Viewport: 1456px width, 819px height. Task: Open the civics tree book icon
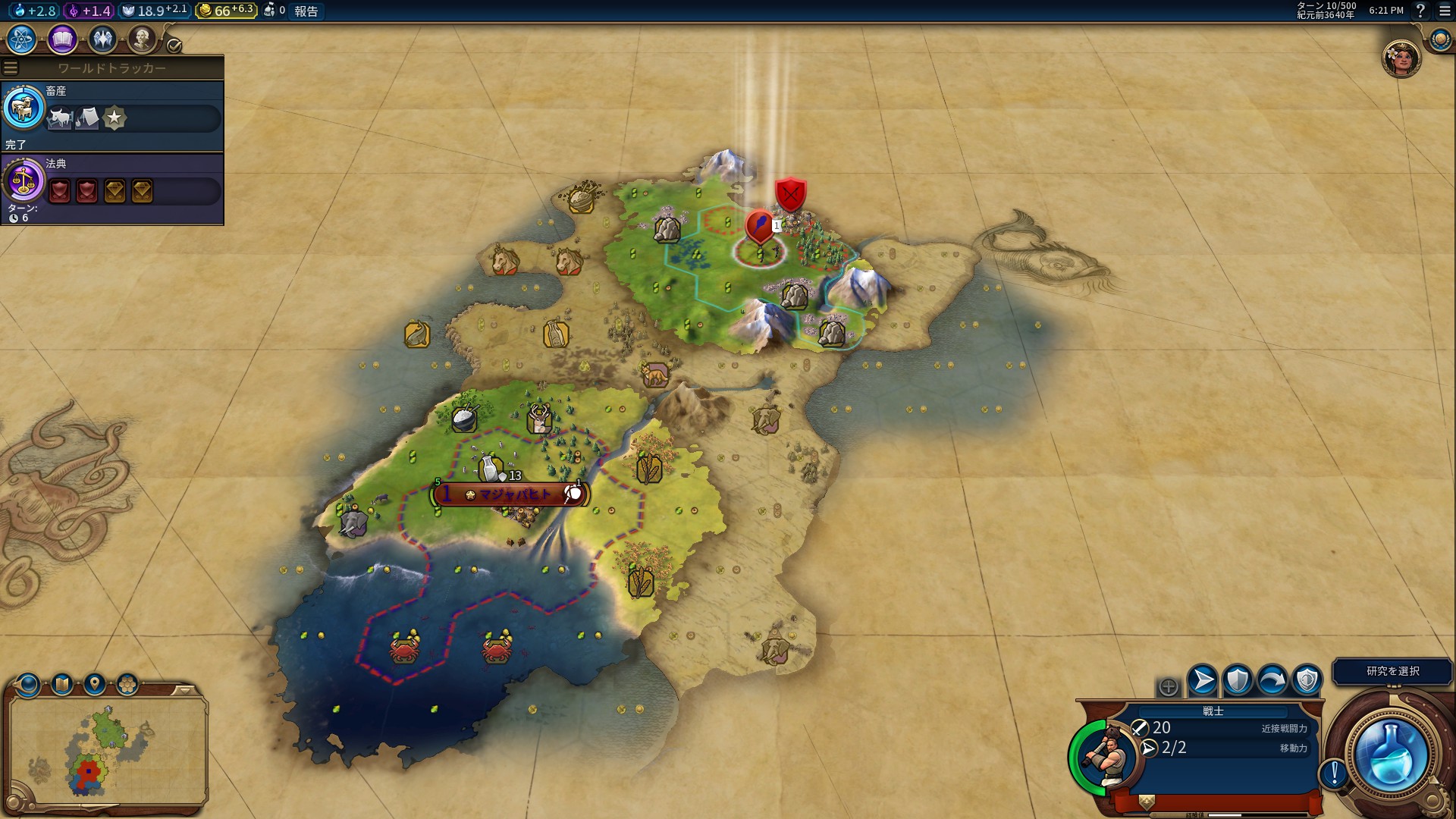coord(62,39)
